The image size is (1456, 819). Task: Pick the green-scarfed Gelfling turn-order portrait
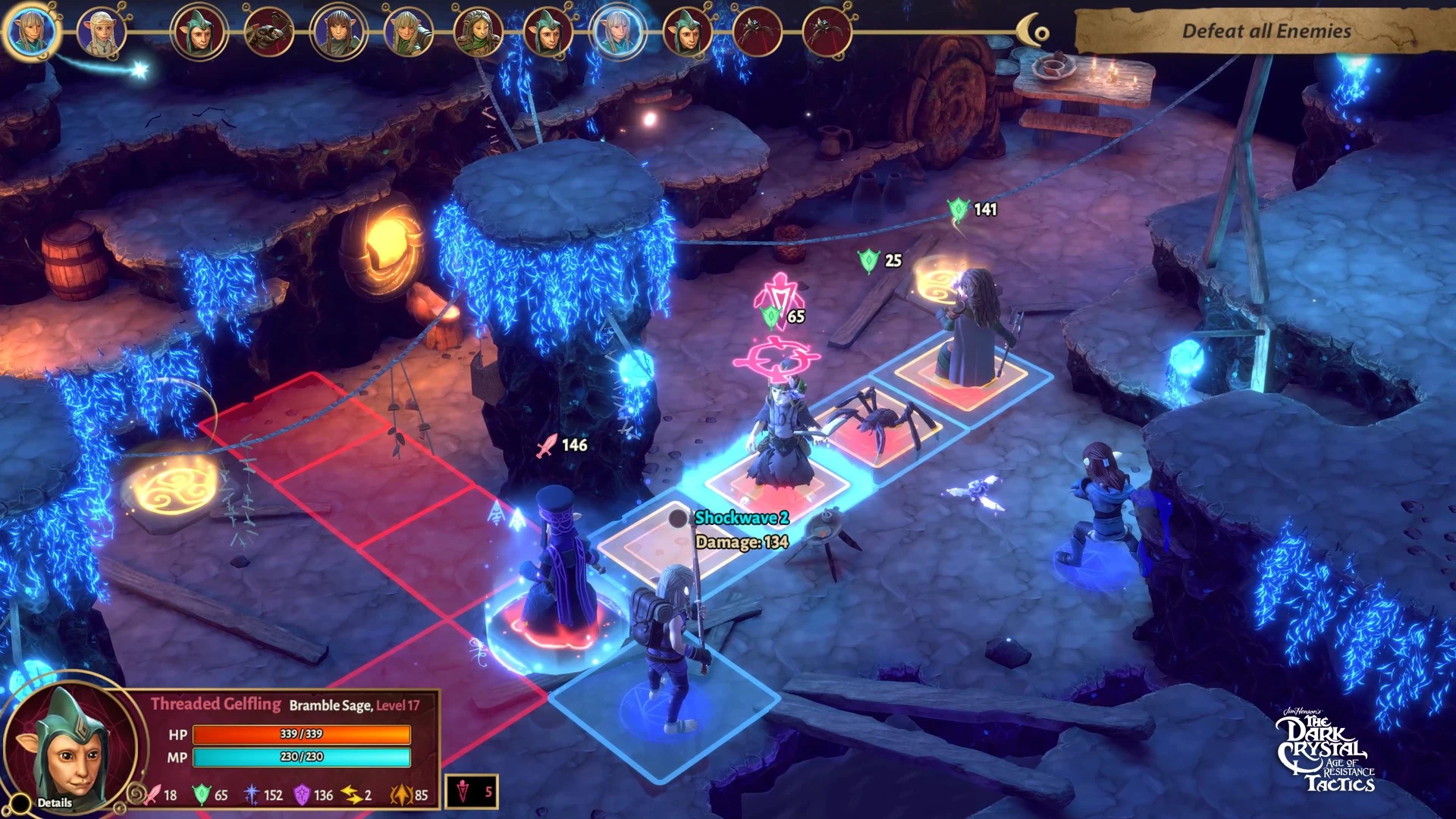click(478, 33)
